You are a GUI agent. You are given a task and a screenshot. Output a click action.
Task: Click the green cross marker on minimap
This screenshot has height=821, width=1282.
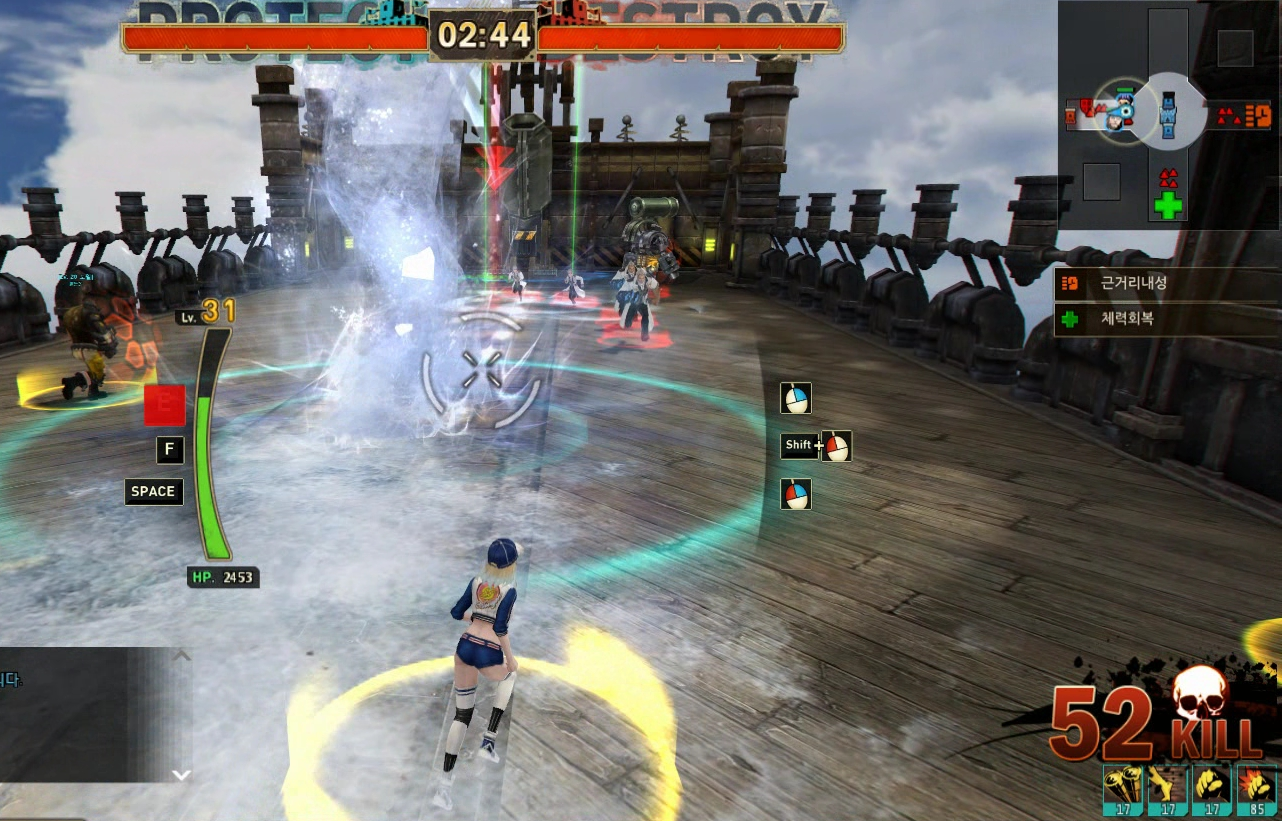[x=1168, y=205]
